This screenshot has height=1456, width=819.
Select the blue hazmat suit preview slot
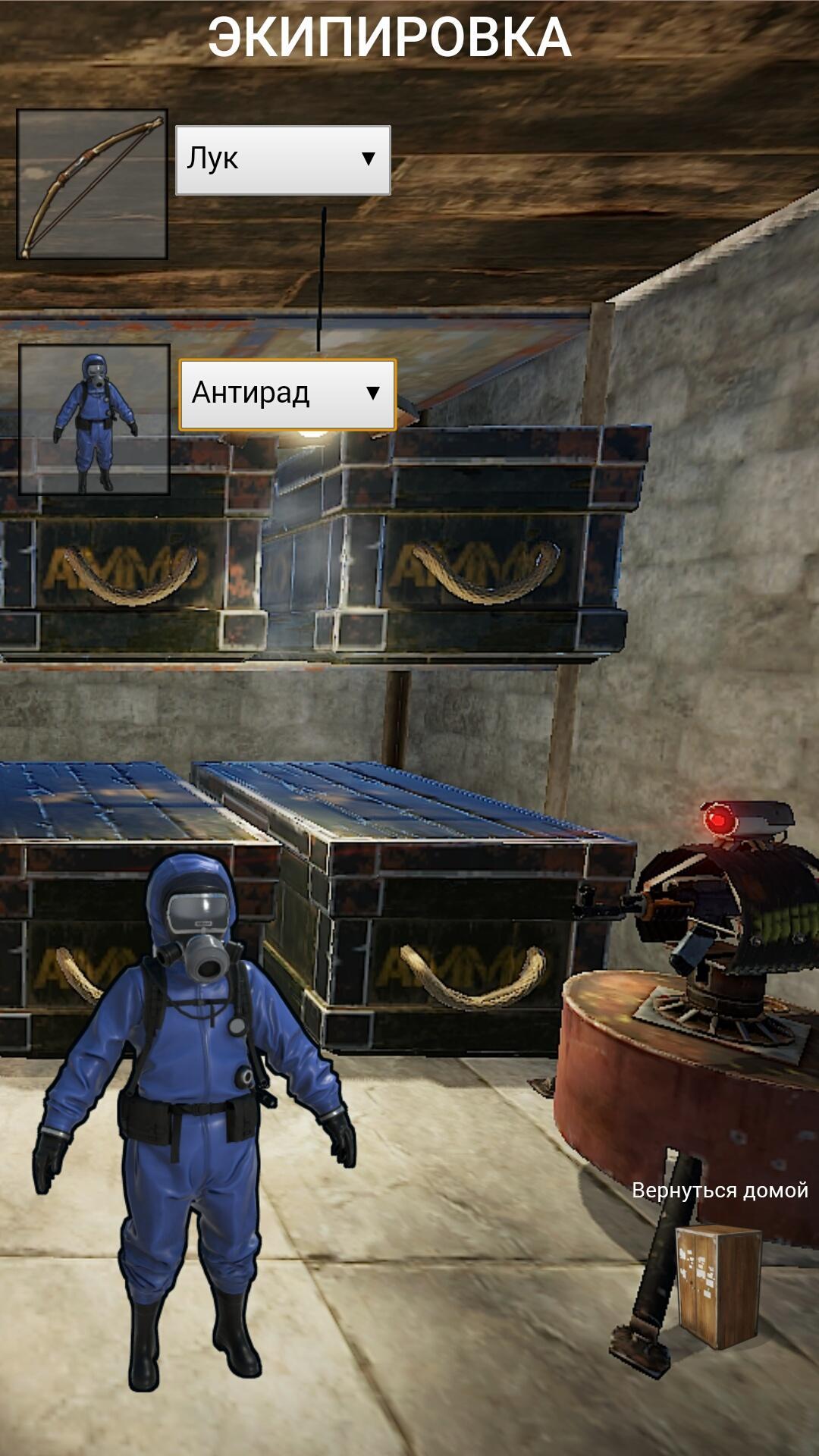tap(94, 419)
